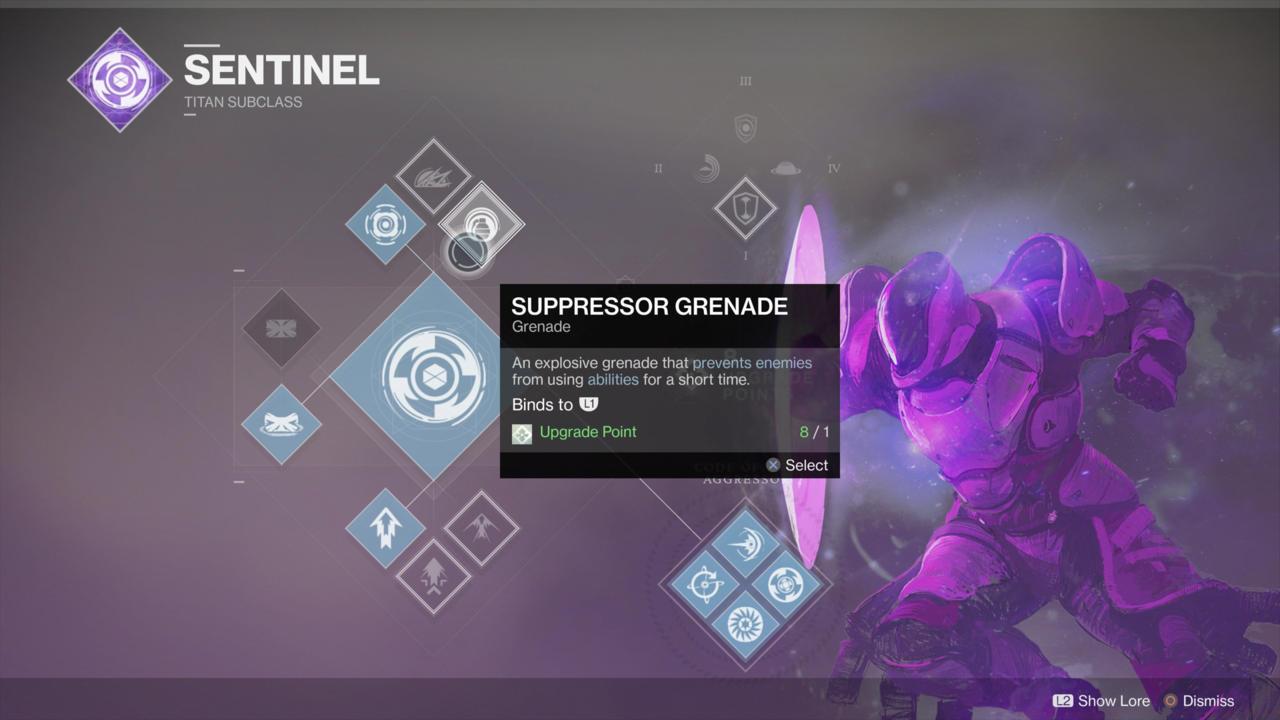
Task: Select the blue upward-arrow lift jump node
Action: pos(385,528)
